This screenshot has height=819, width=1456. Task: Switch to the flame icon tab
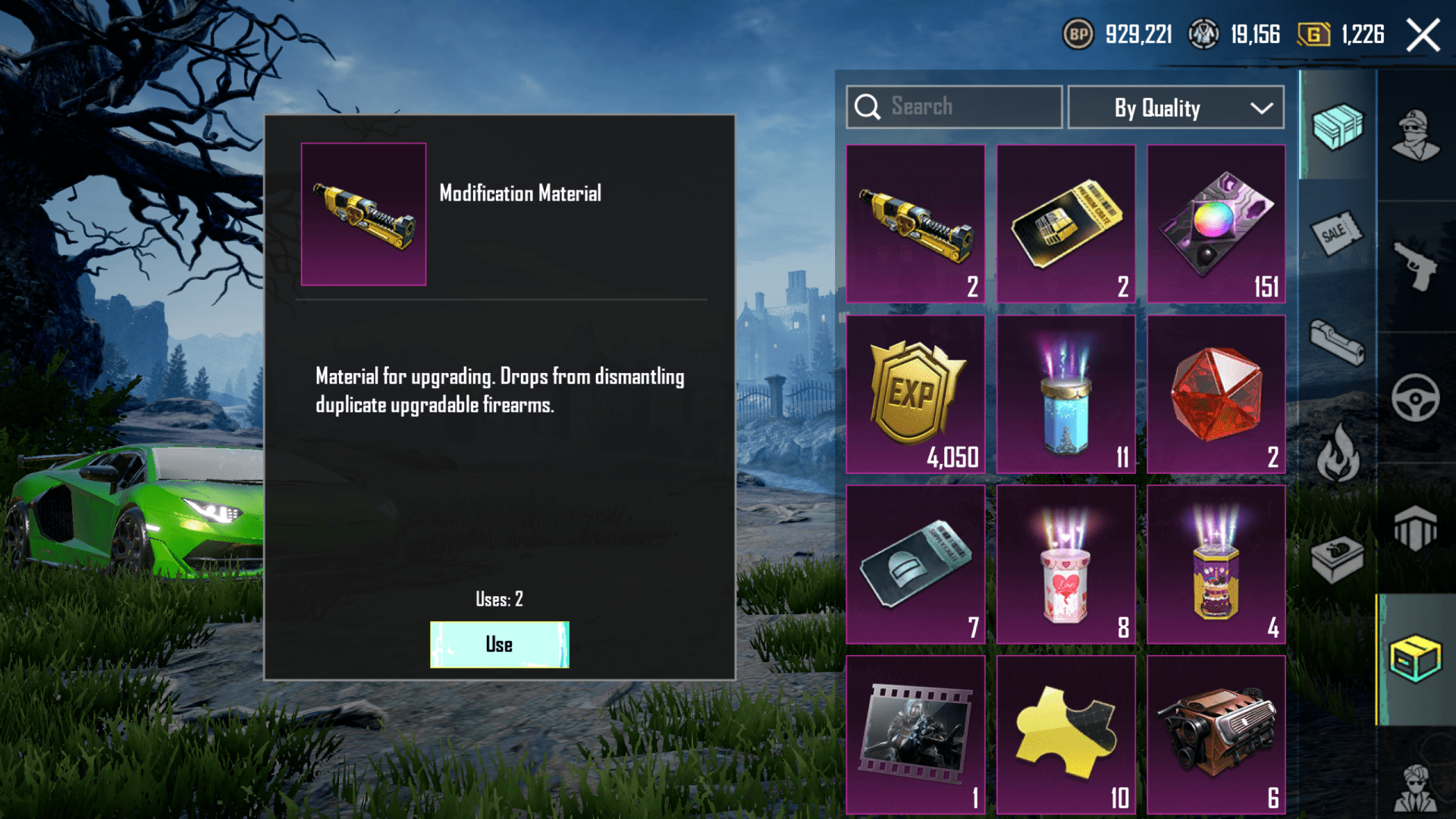point(1336,453)
